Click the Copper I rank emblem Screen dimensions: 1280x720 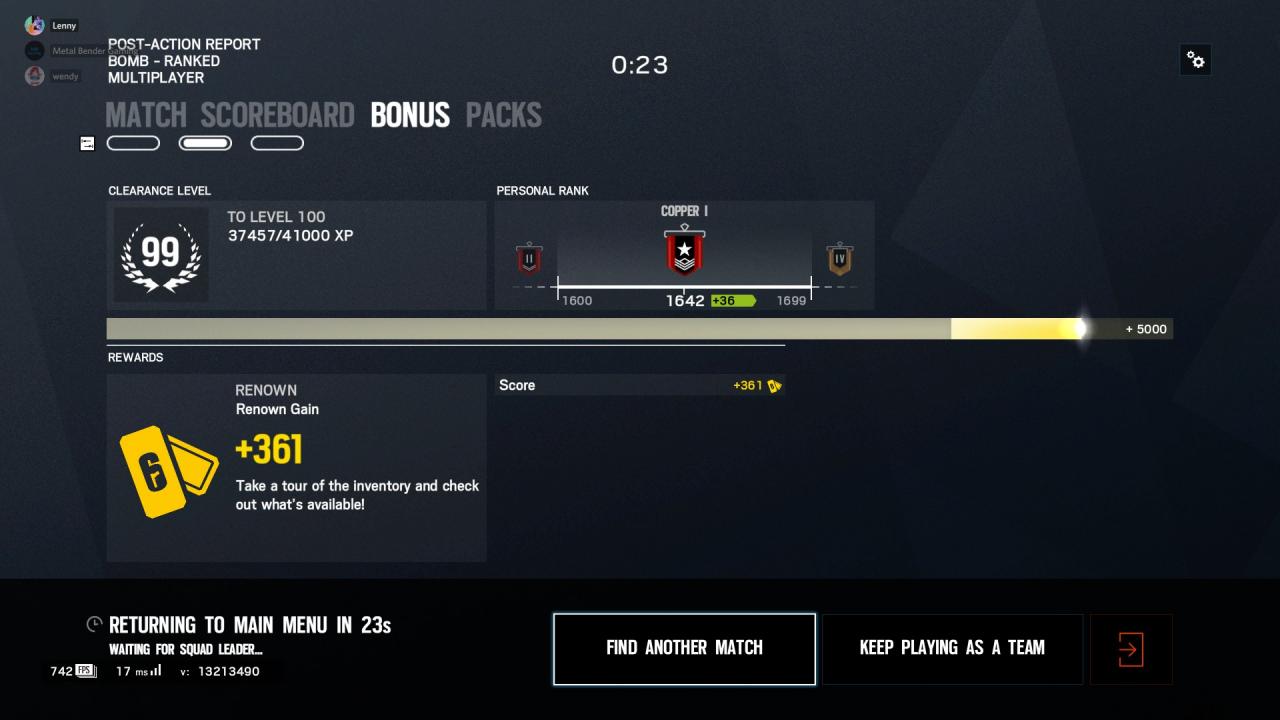pyautogui.click(x=684, y=251)
